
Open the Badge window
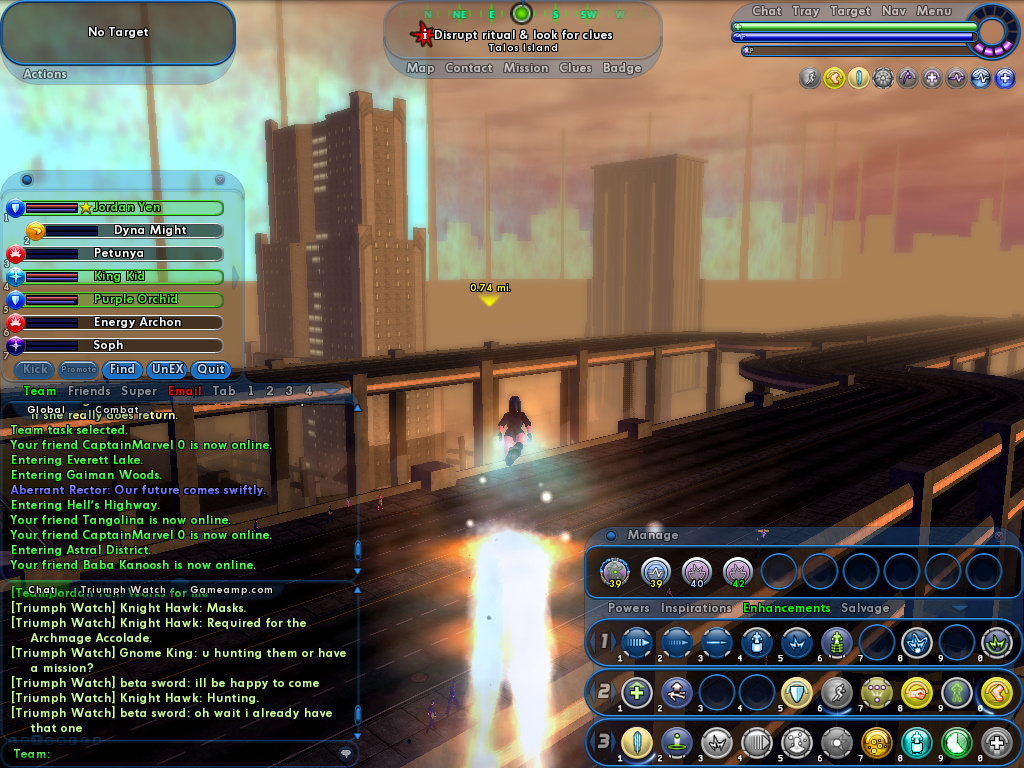click(622, 68)
